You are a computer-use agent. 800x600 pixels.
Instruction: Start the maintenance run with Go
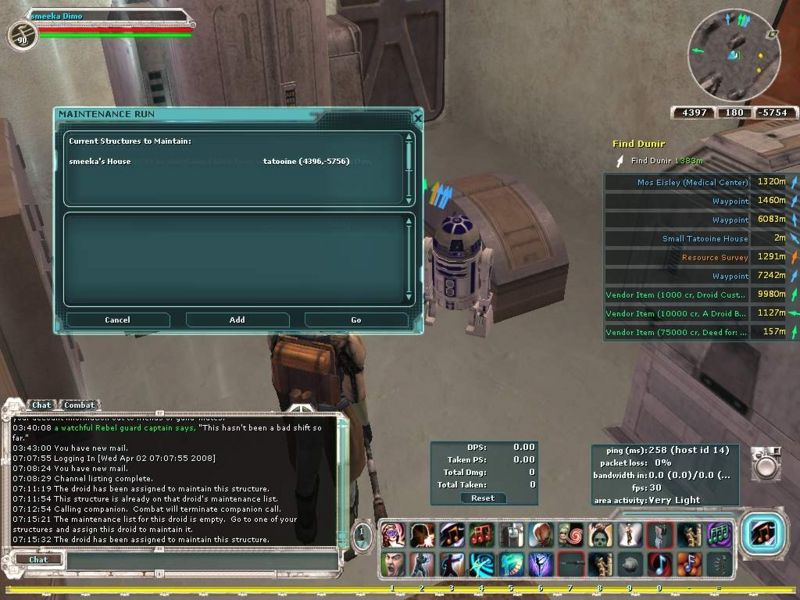pos(356,320)
